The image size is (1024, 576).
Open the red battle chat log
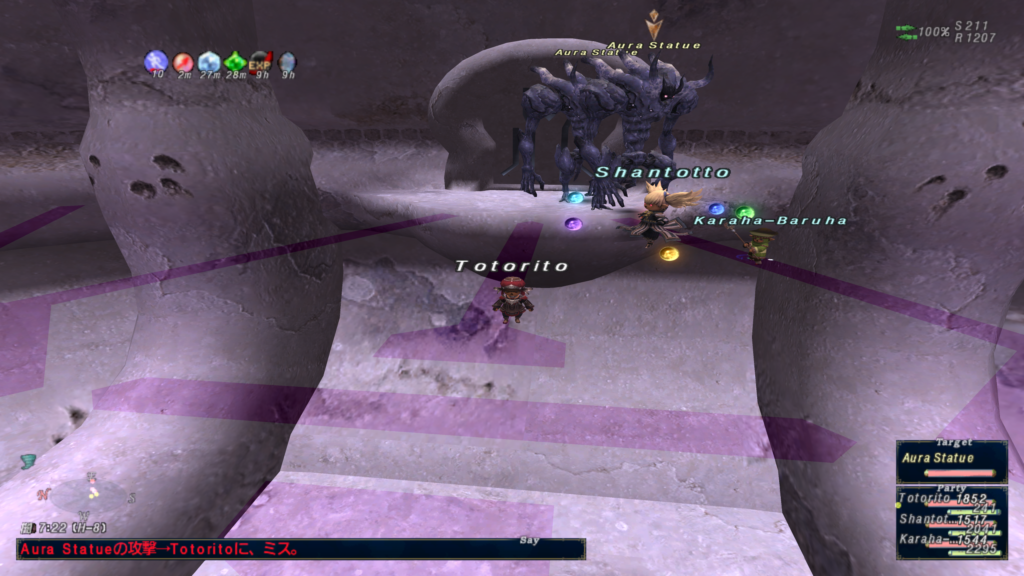click(300, 549)
